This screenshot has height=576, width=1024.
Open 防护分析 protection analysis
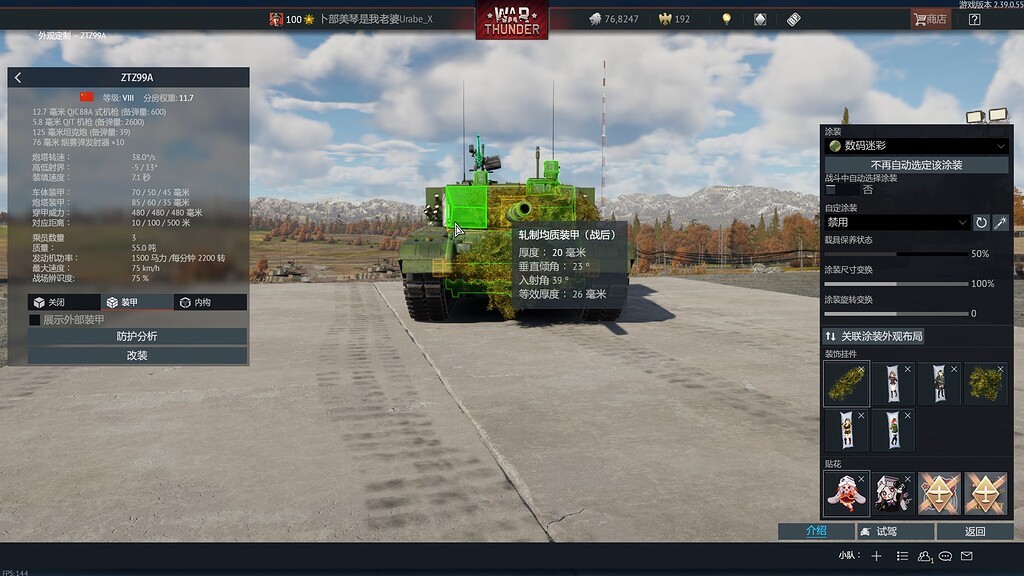point(137,336)
